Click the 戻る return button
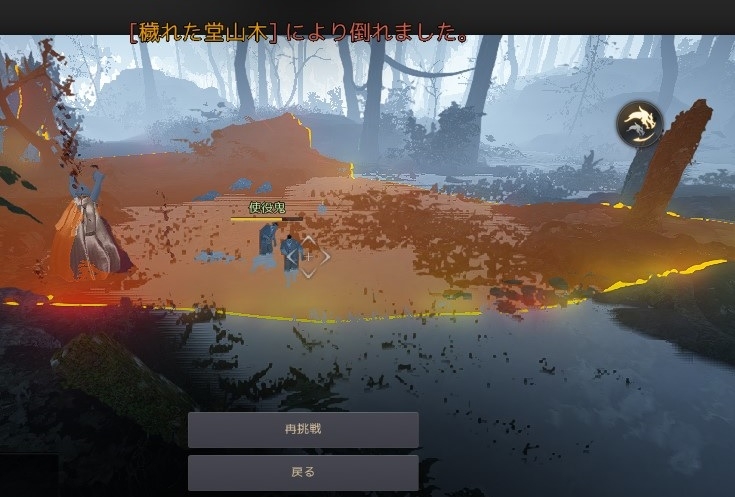Image resolution: width=735 pixels, height=497 pixels. point(303,472)
